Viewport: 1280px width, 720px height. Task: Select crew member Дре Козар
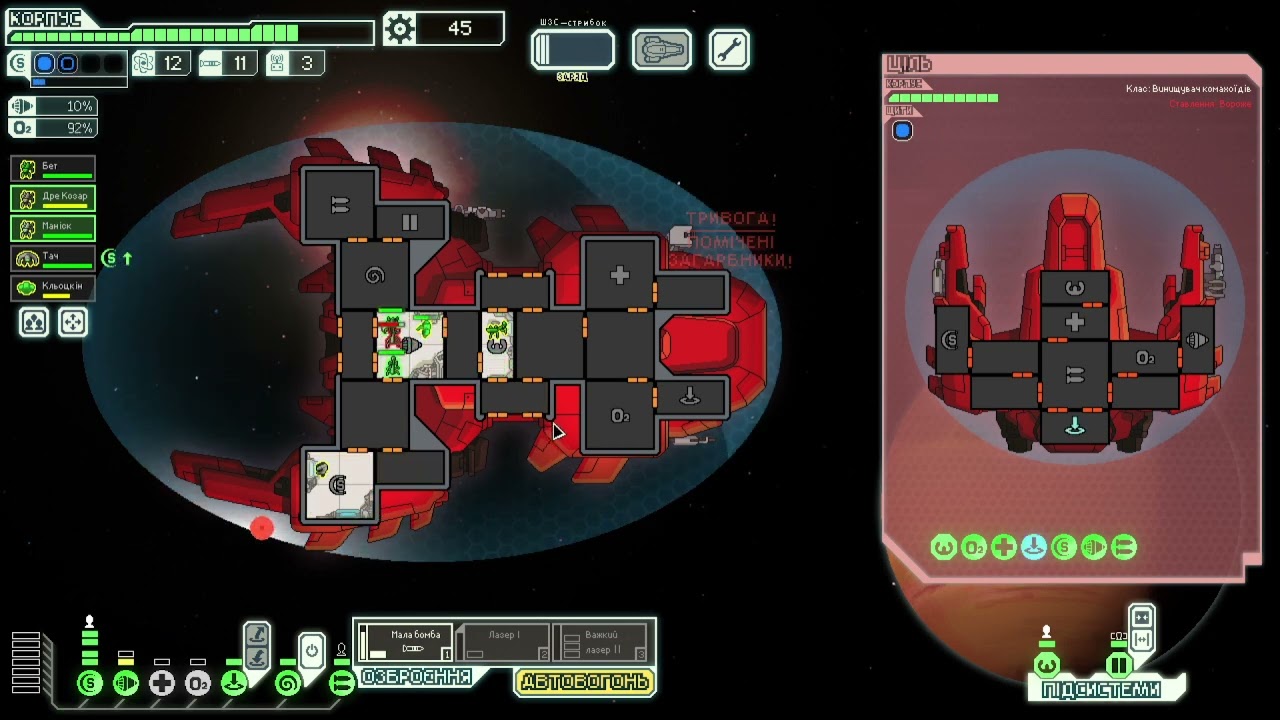[53, 198]
